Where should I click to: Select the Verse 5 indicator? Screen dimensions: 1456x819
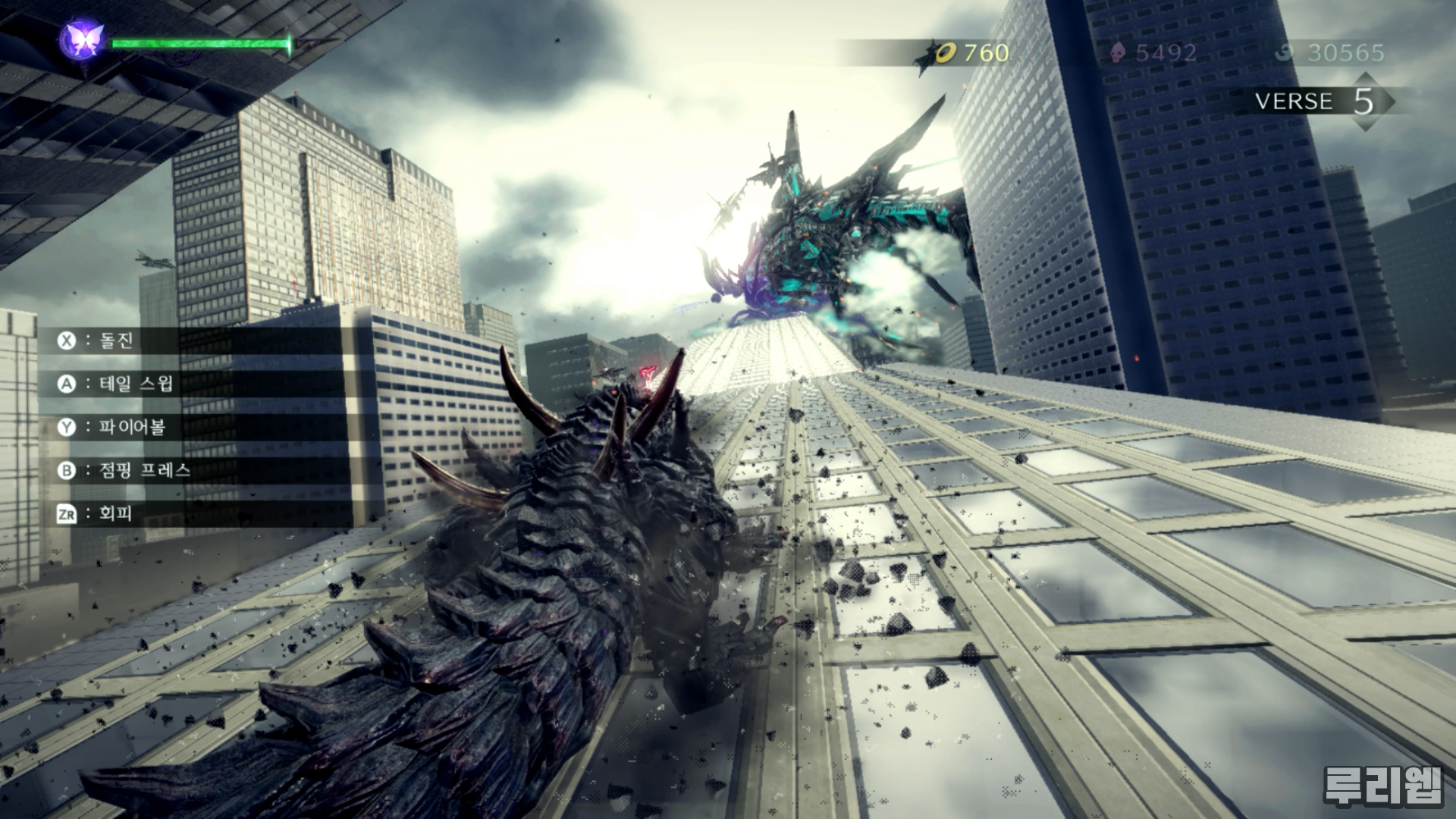[1318, 102]
